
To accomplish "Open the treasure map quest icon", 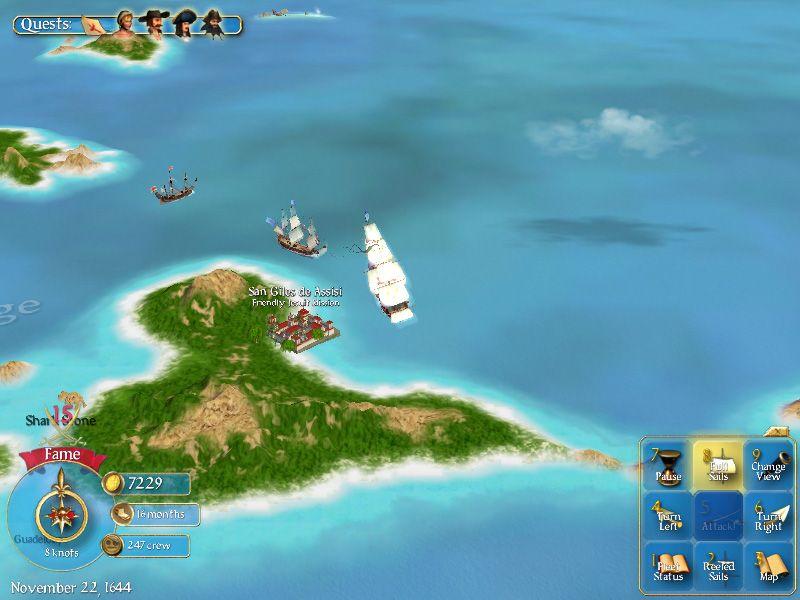I will coord(97,23).
